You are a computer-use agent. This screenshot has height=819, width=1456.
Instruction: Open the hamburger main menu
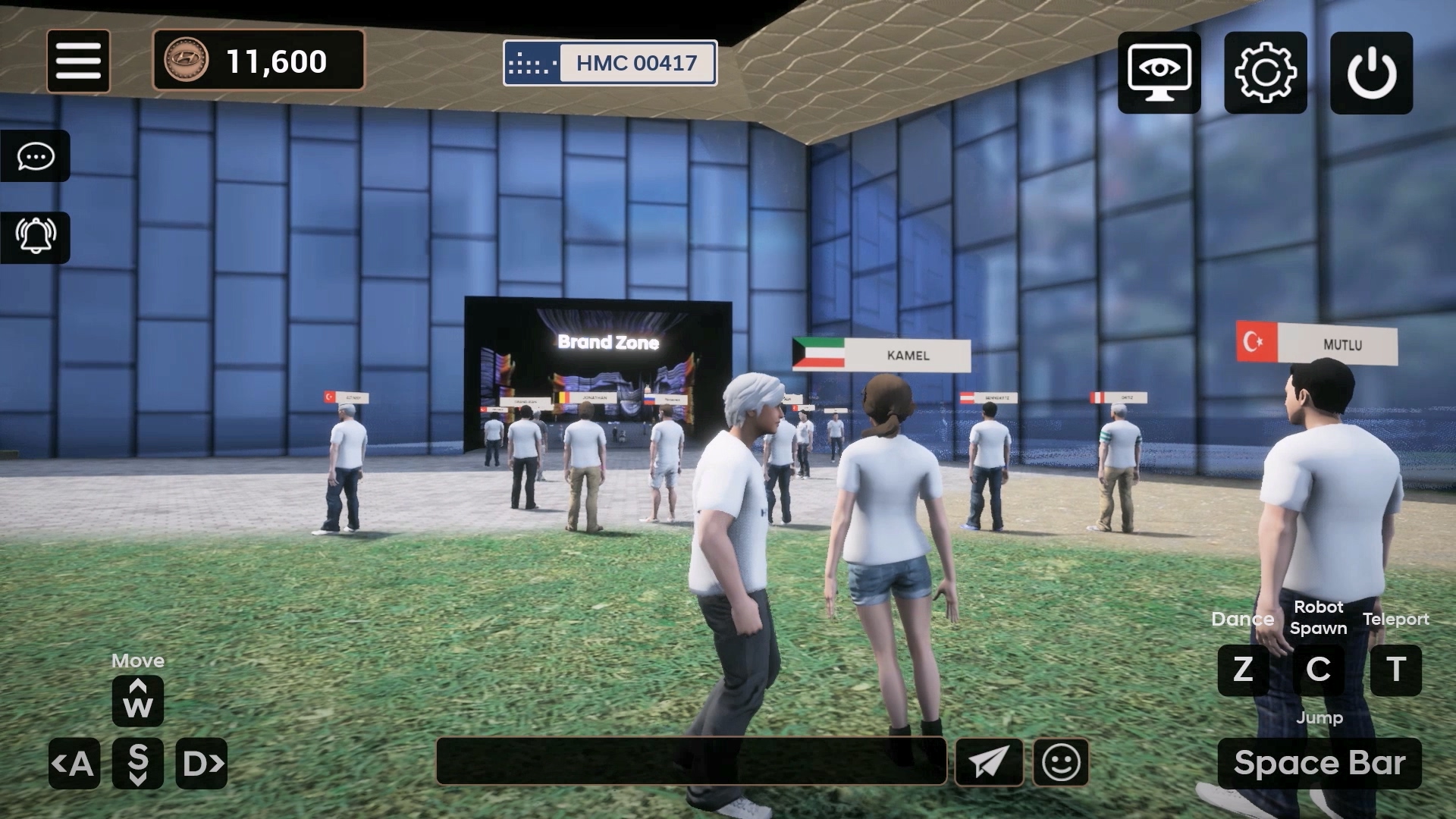(x=78, y=61)
